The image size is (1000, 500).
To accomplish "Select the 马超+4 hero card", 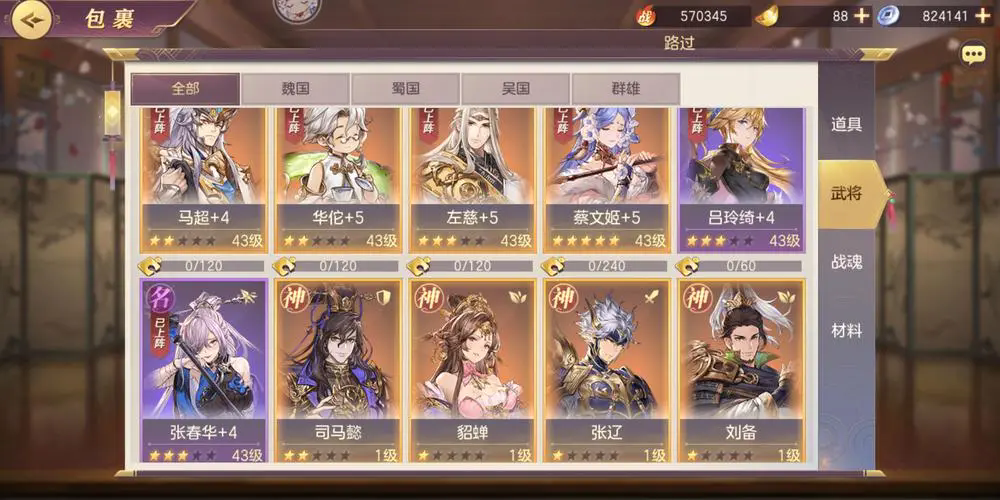I will tap(203, 177).
